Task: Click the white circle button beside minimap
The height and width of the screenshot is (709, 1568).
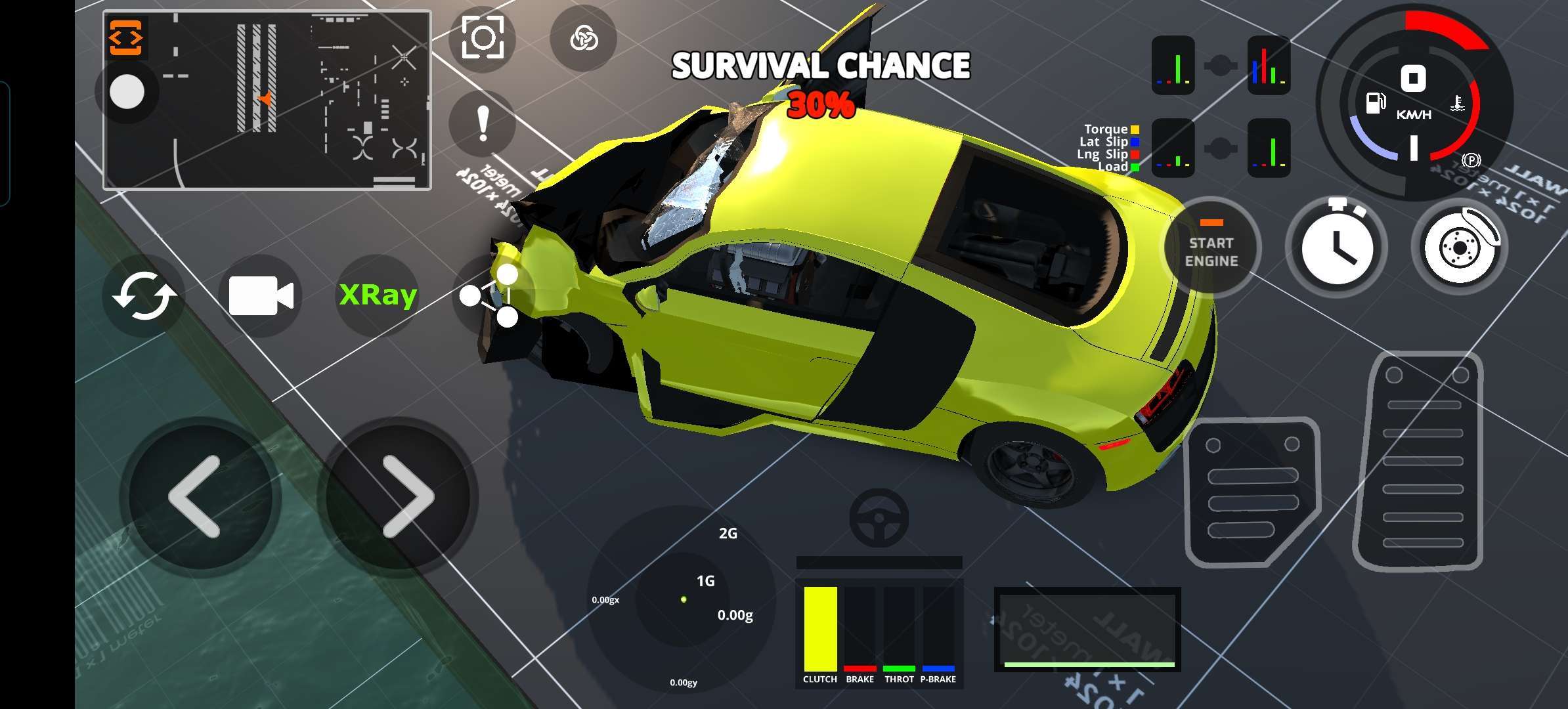Action: click(x=127, y=91)
